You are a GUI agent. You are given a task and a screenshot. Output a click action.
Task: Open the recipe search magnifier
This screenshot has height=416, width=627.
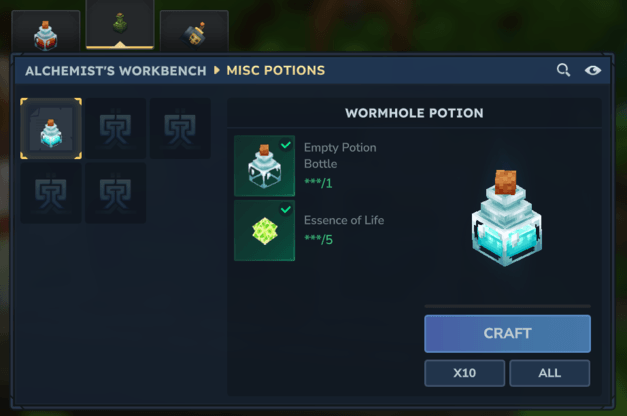coord(564,70)
